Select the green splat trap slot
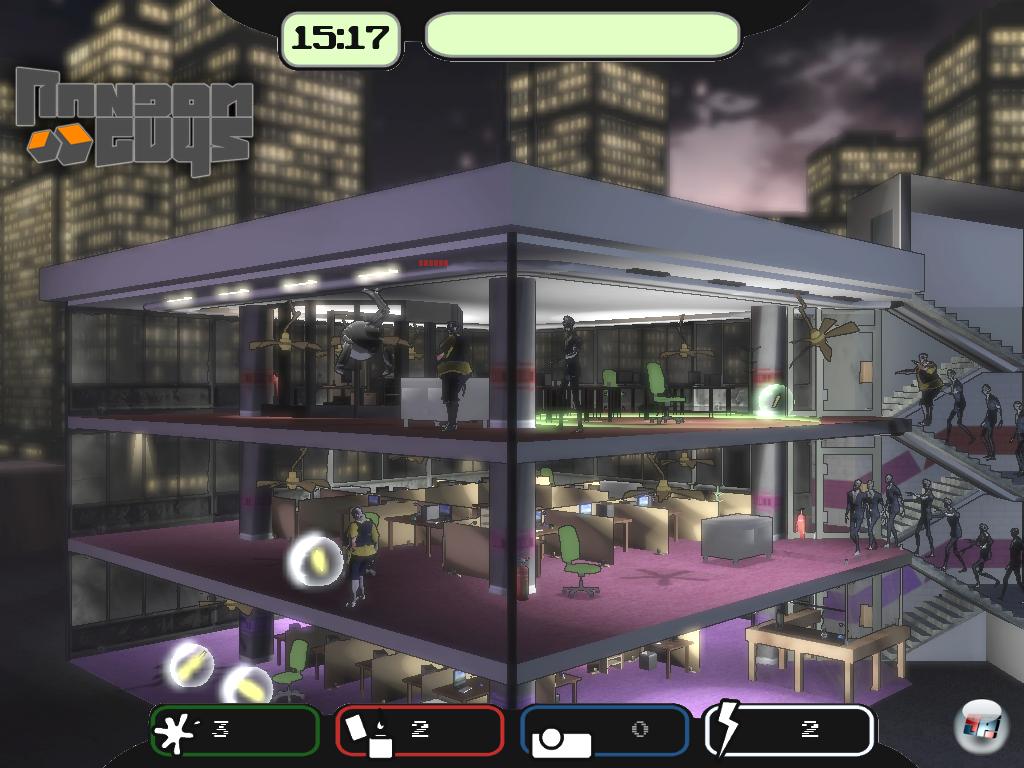Screen dimensions: 1024x768 tap(235, 730)
